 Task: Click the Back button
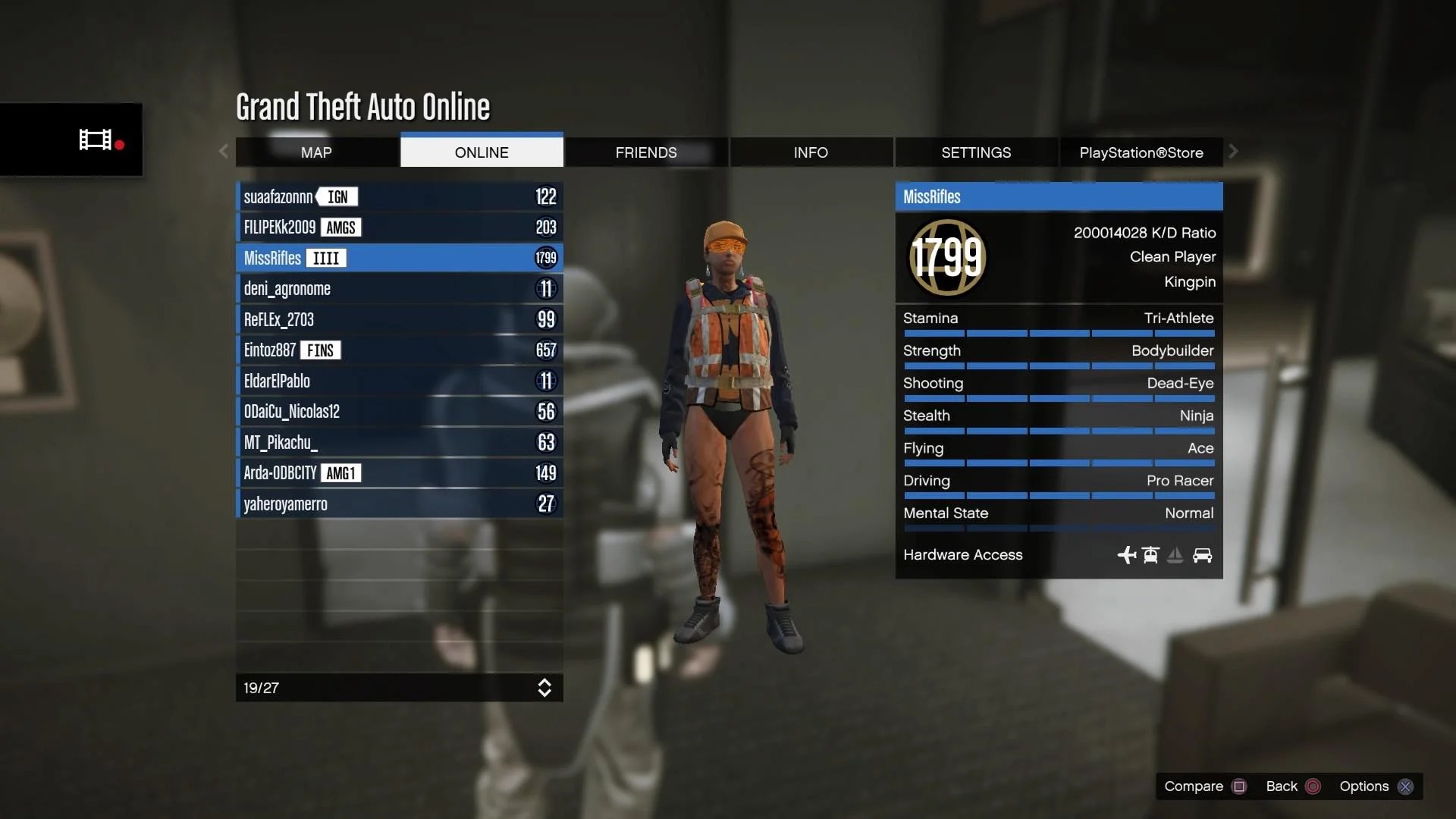point(1281,786)
